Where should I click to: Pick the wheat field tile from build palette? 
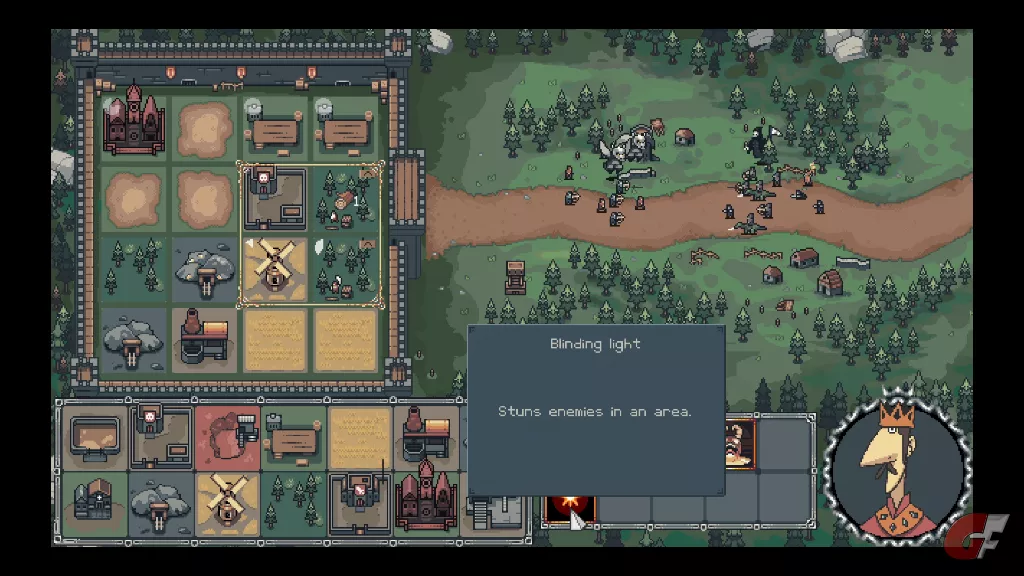point(359,437)
